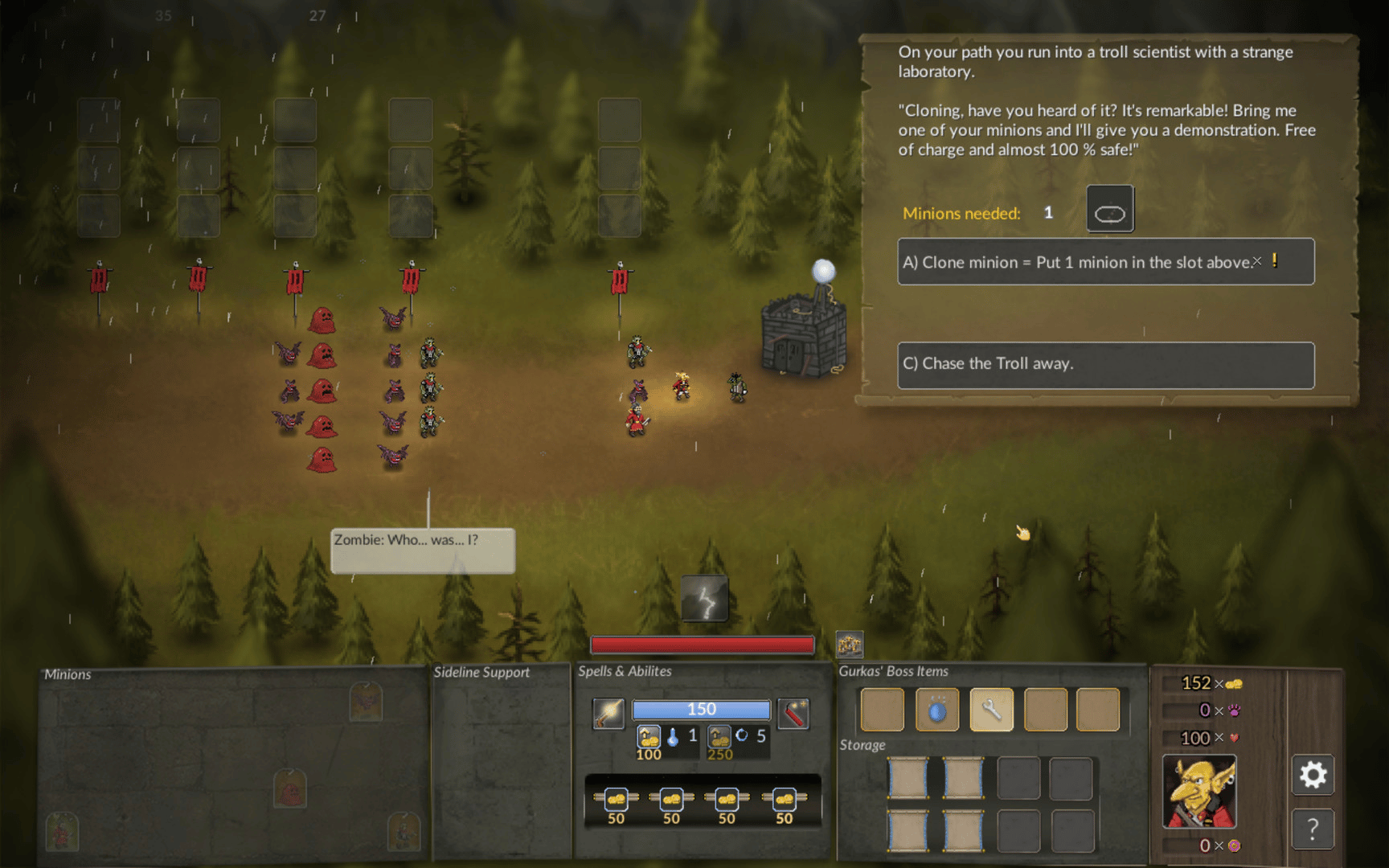Click the treasure chest icon beside the red bar

coord(850,644)
